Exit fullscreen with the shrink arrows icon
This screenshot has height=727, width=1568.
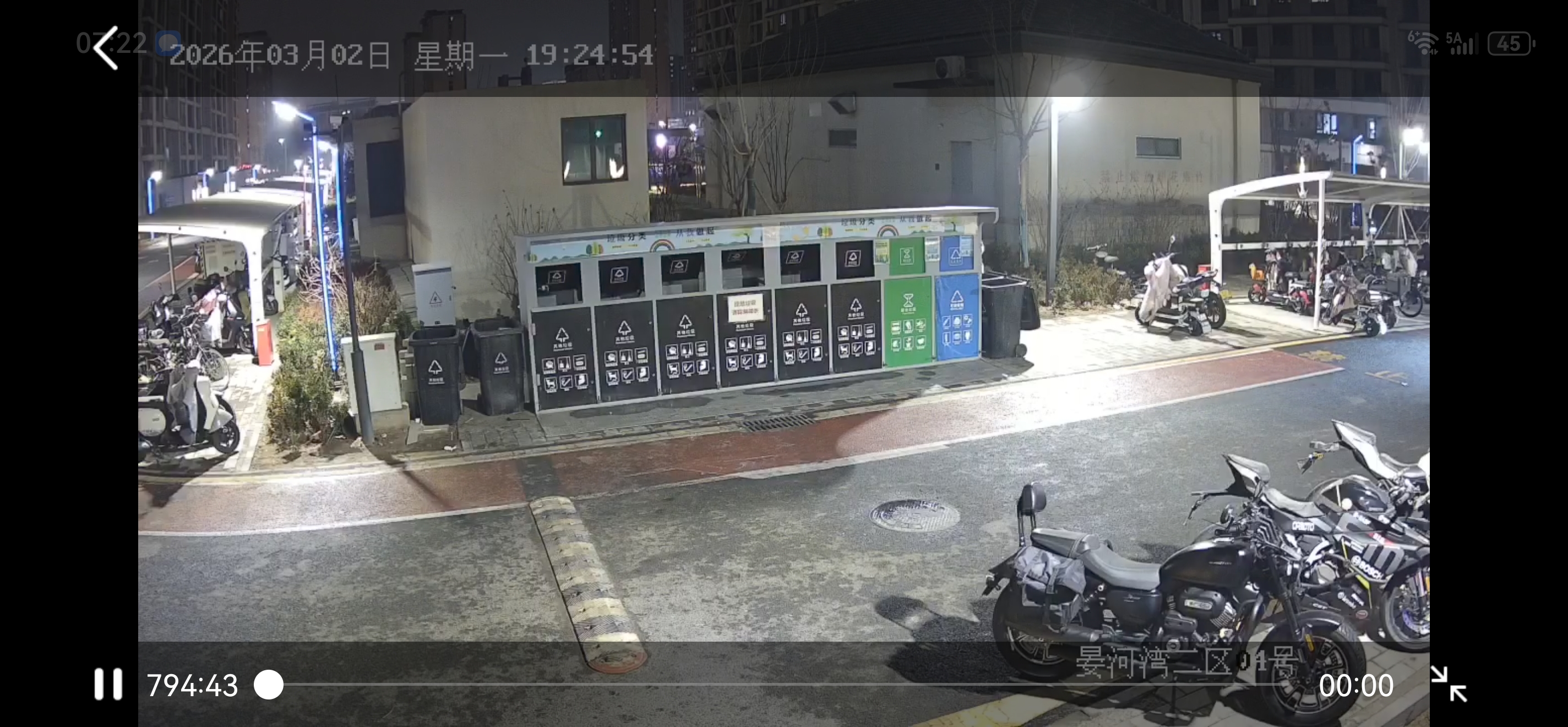[x=1448, y=684]
